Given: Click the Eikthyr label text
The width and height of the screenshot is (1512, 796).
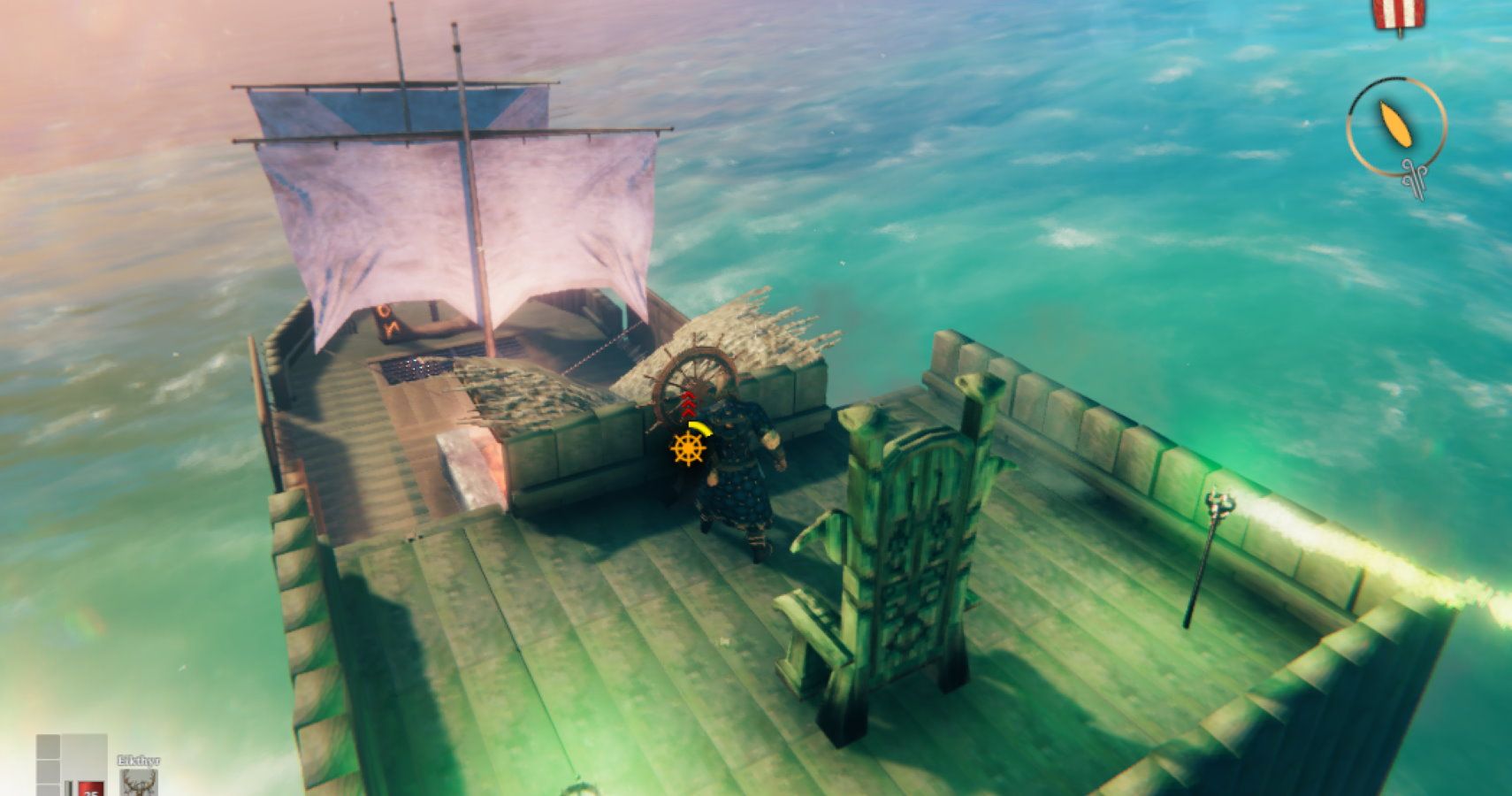Looking at the screenshot, I should [139, 761].
